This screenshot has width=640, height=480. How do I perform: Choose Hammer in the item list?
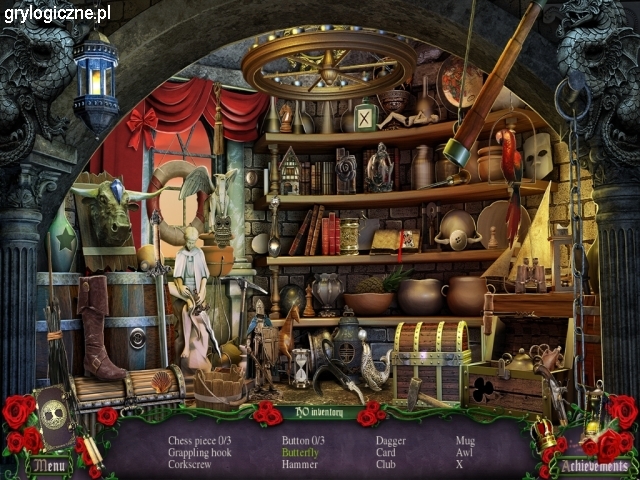299,464
